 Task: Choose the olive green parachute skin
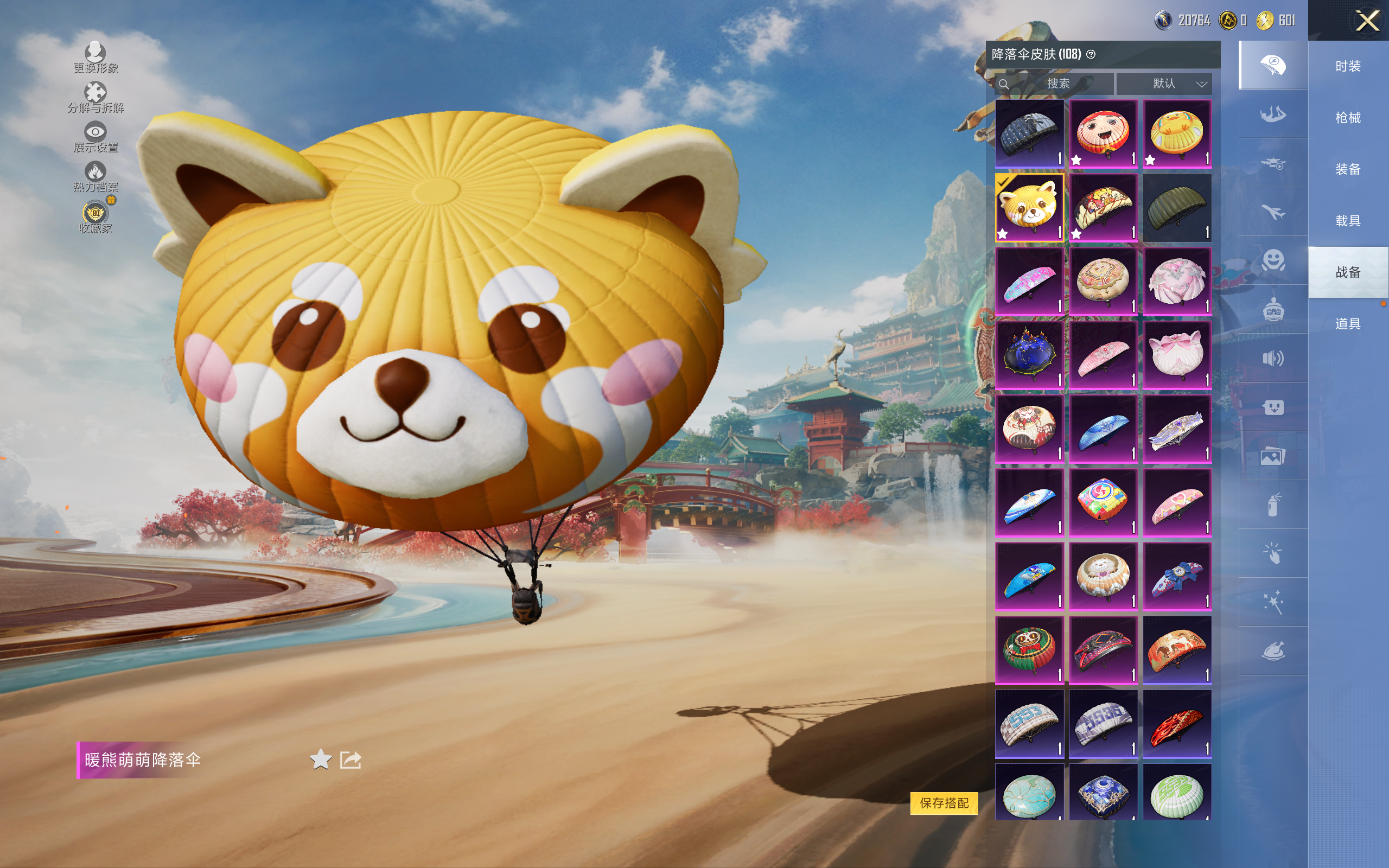[1177, 208]
